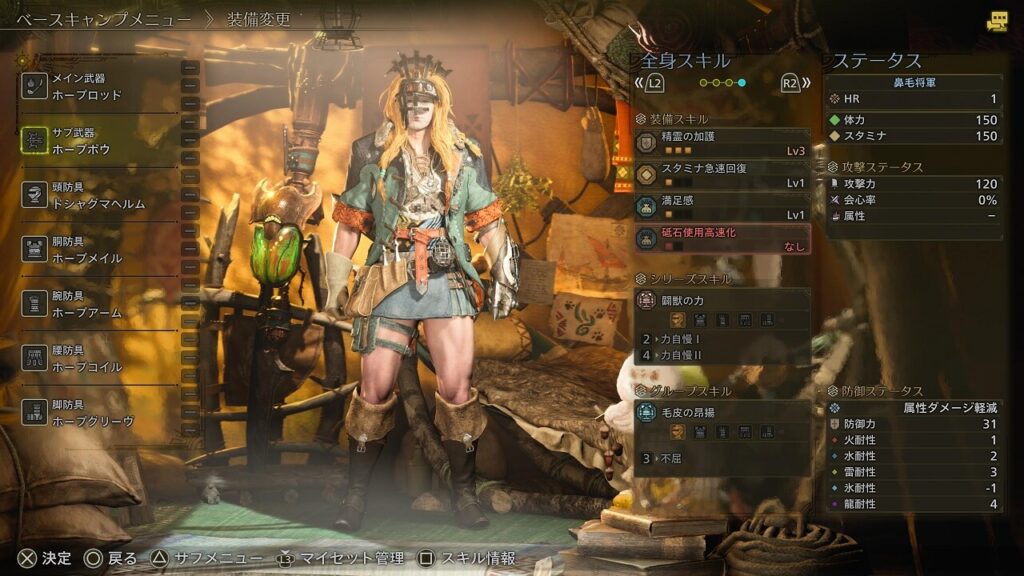The height and width of the screenshot is (576, 1024).
Task: Choose the 頭防具 ドシャグマヘルム slot
Action: [x=100, y=195]
